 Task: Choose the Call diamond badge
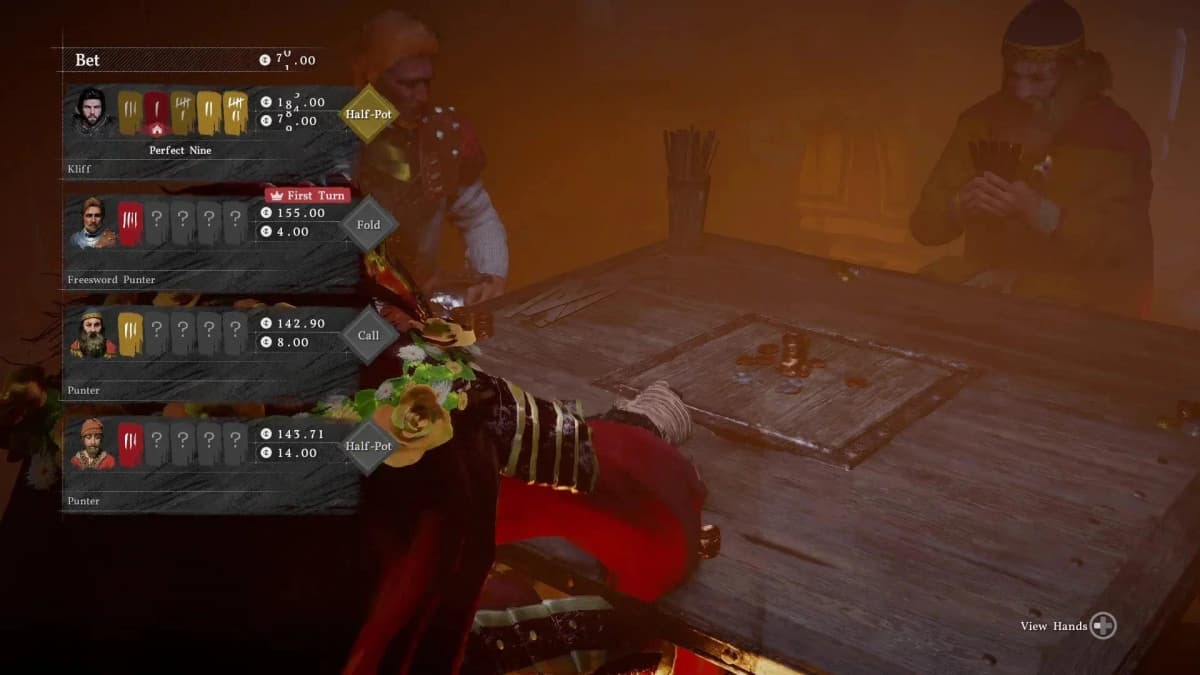click(368, 335)
